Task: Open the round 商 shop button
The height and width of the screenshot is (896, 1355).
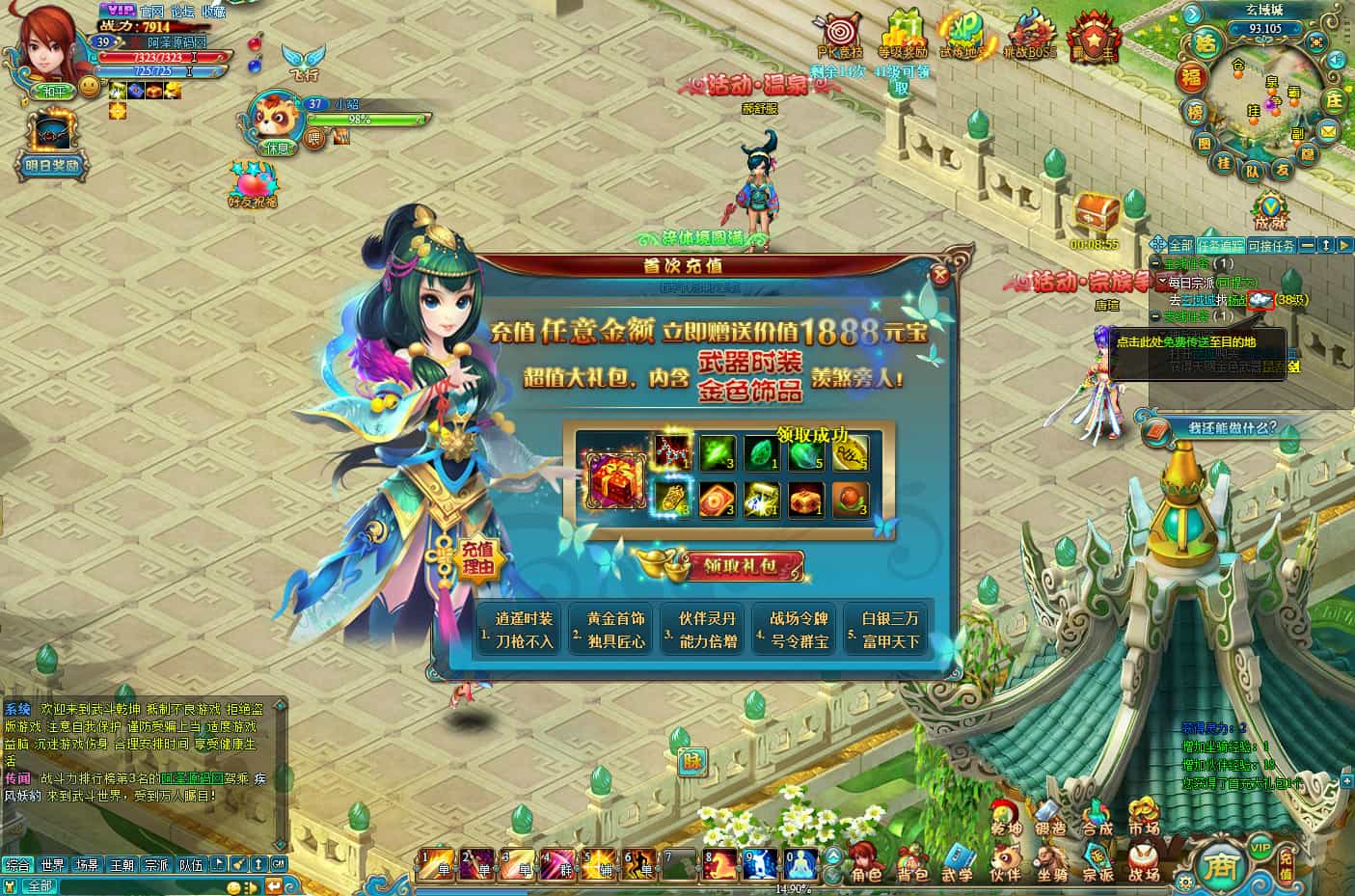Action: pyautogui.click(x=1214, y=866)
